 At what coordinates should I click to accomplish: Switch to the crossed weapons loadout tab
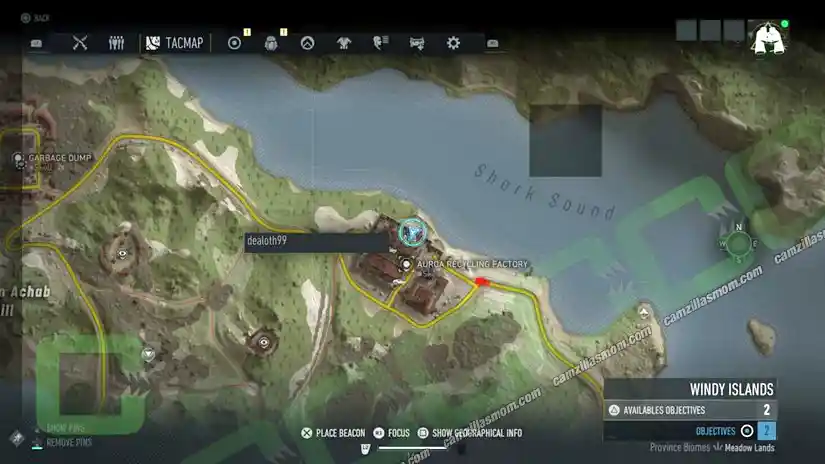tap(81, 43)
